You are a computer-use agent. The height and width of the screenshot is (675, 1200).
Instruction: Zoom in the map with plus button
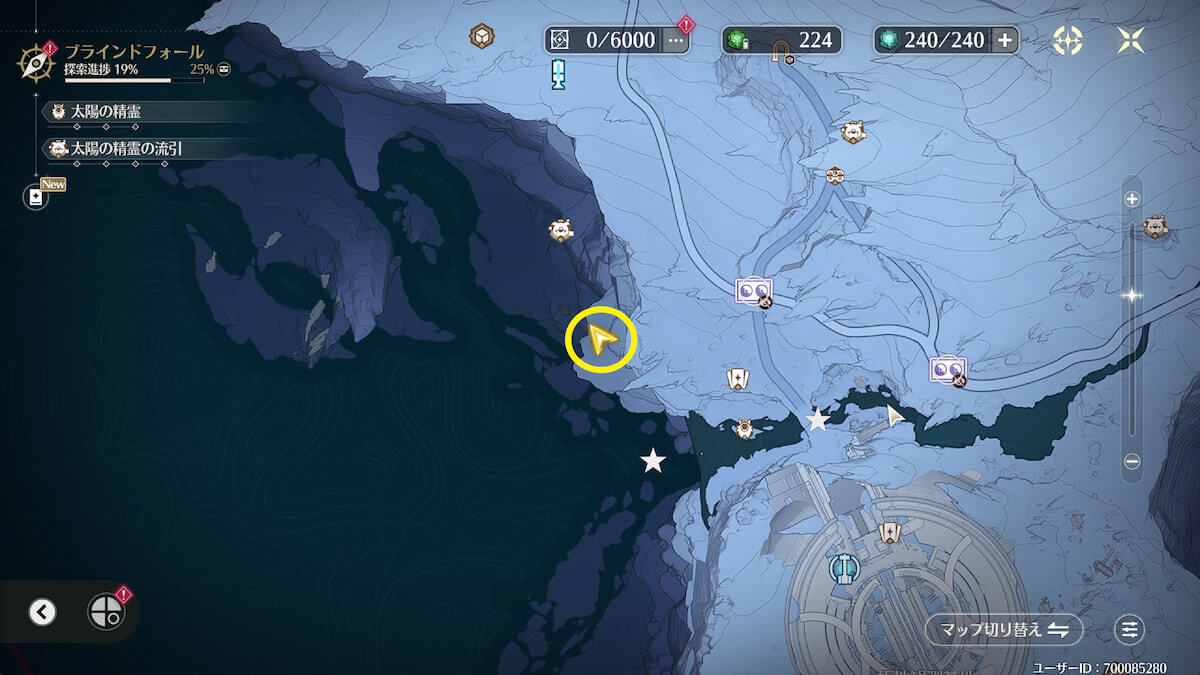pyautogui.click(x=1132, y=199)
